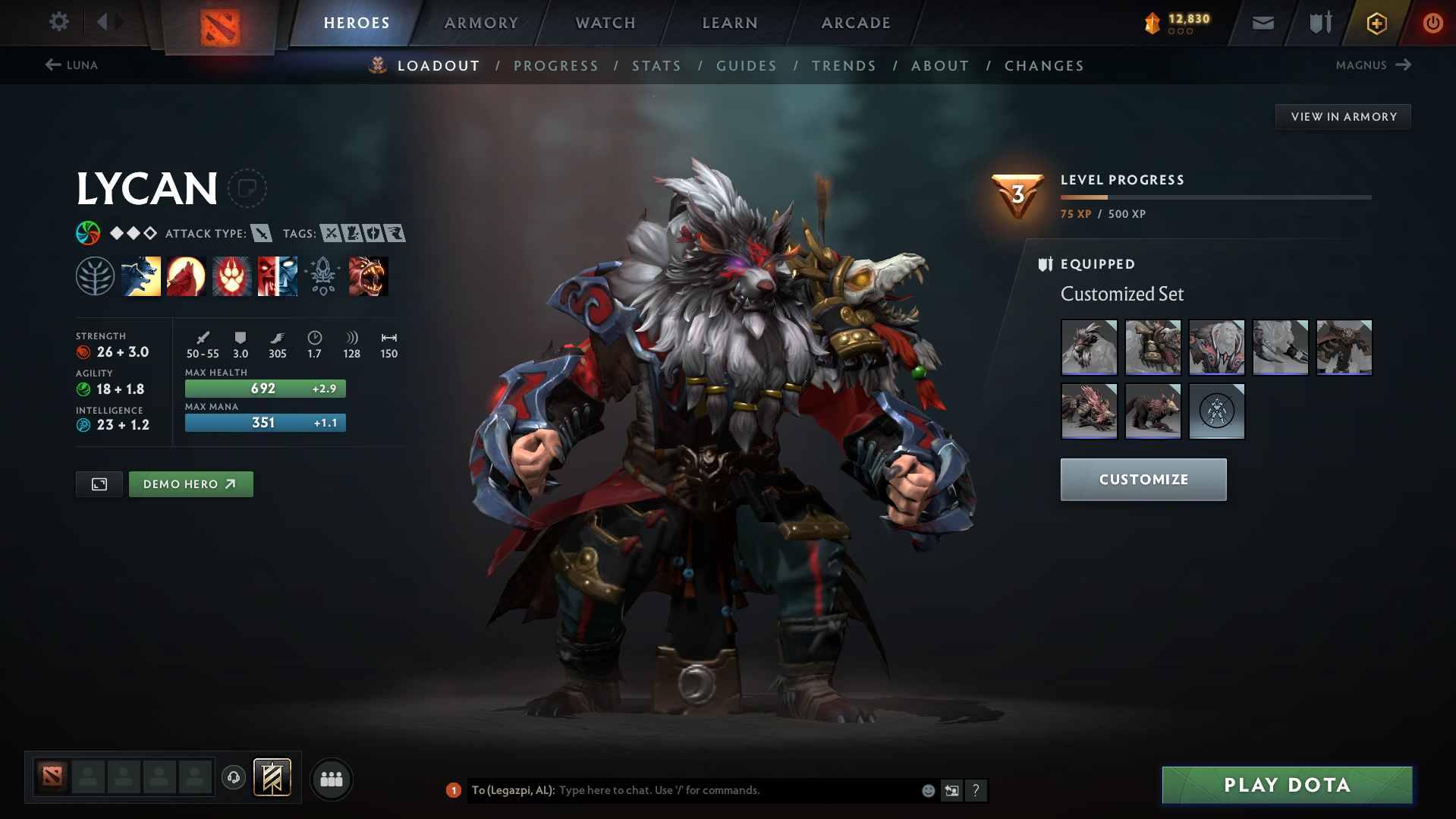Click the Aghanim's Scepter upgrade icon

[322, 276]
